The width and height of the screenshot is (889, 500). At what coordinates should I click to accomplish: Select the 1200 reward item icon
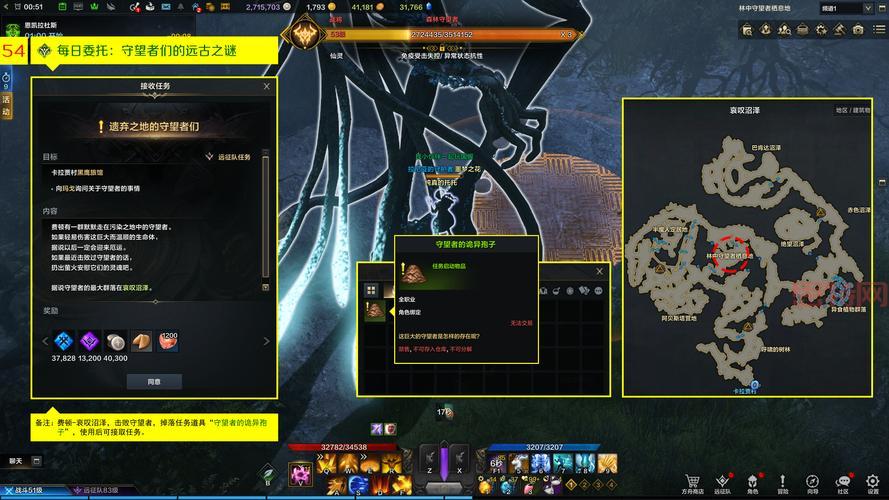(167, 340)
